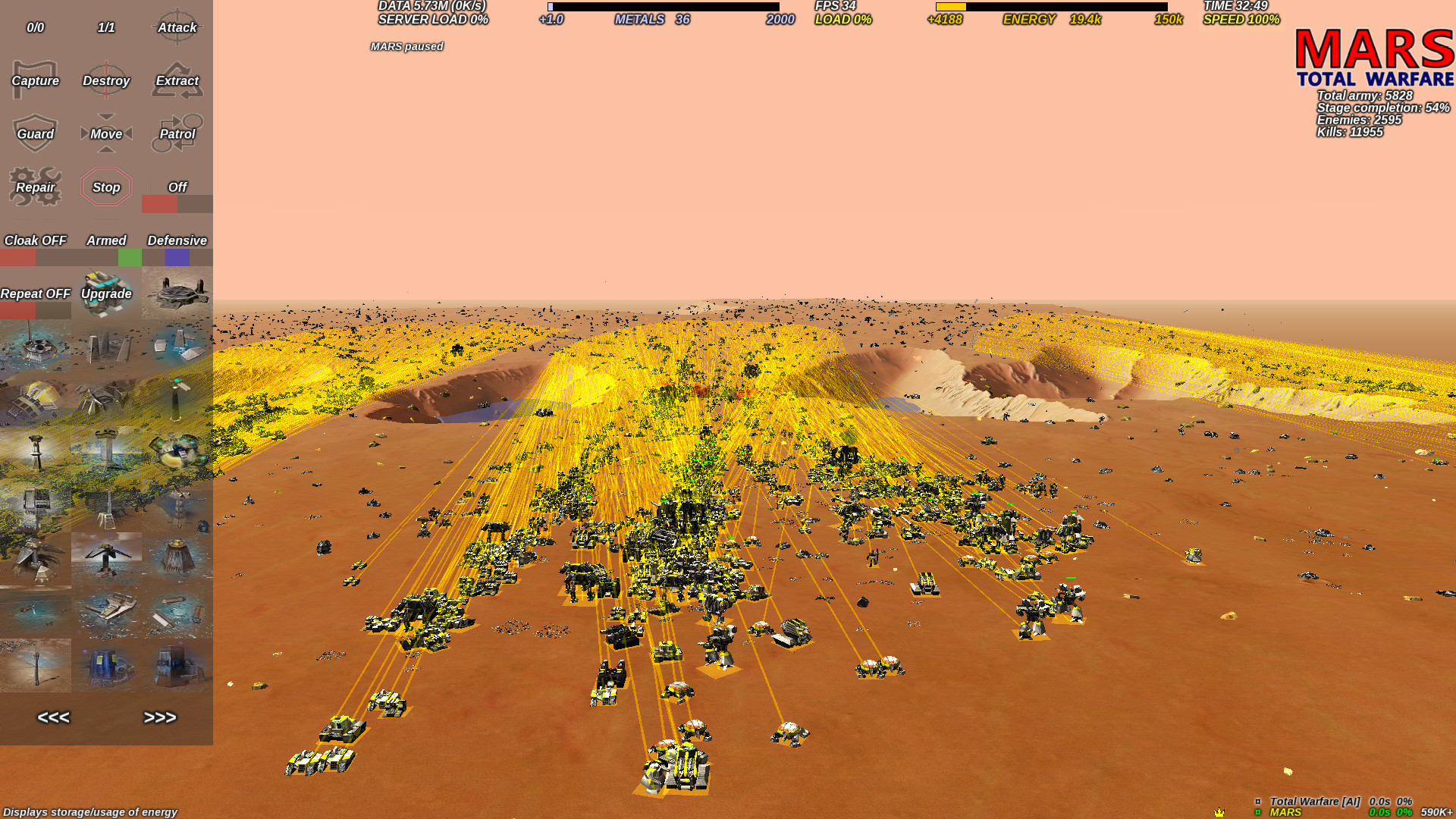Click the Upgrade building button
The height and width of the screenshot is (819, 1456).
pyautogui.click(x=106, y=293)
